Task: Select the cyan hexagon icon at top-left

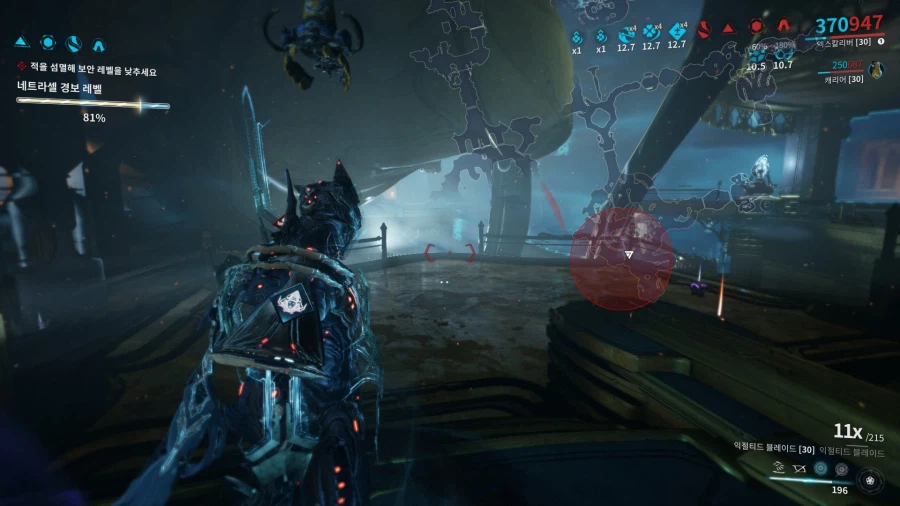Action: pyautogui.click(x=47, y=43)
